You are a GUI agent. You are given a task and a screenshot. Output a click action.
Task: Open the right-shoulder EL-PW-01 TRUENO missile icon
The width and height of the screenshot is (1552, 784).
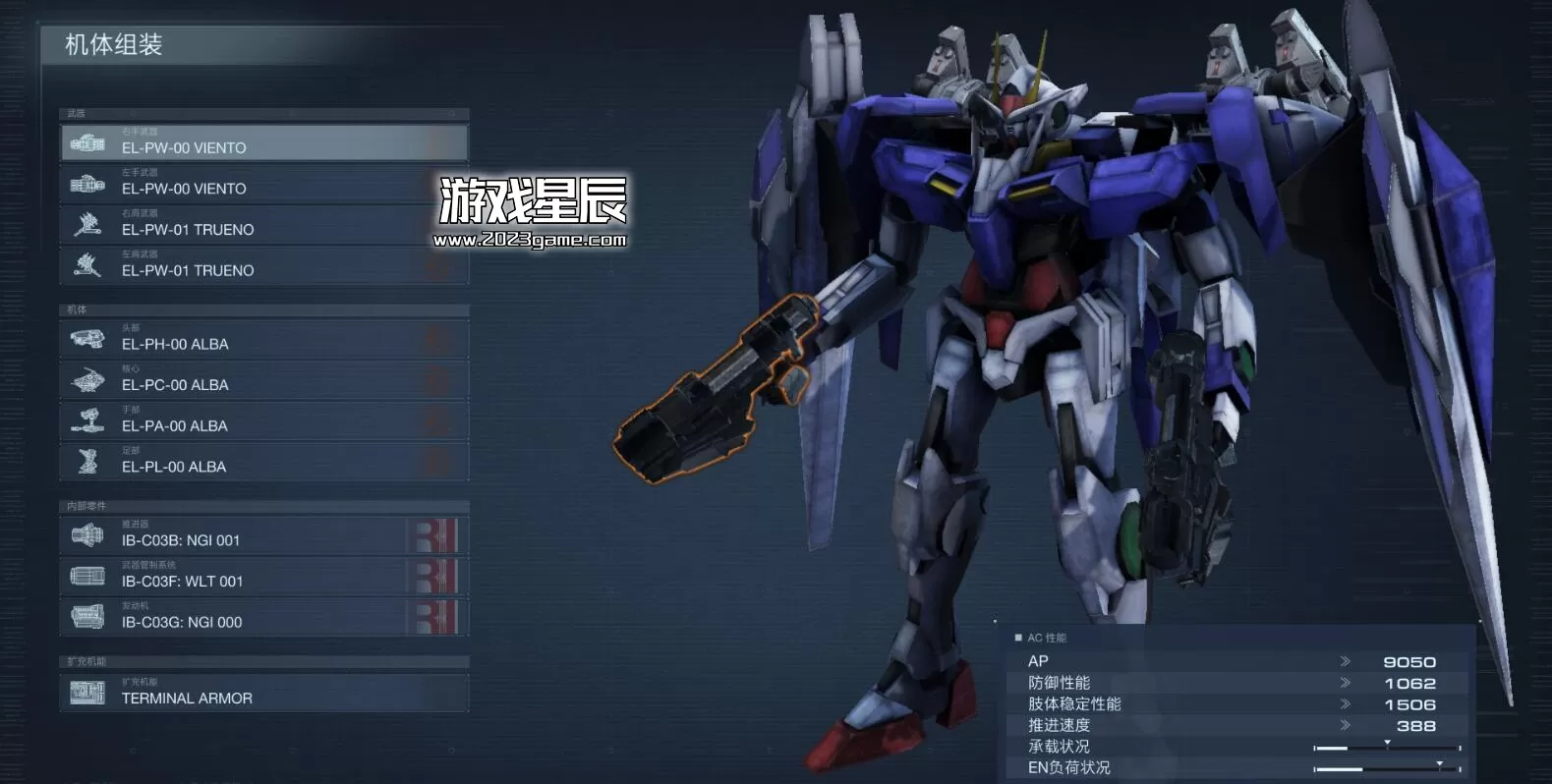point(88,224)
